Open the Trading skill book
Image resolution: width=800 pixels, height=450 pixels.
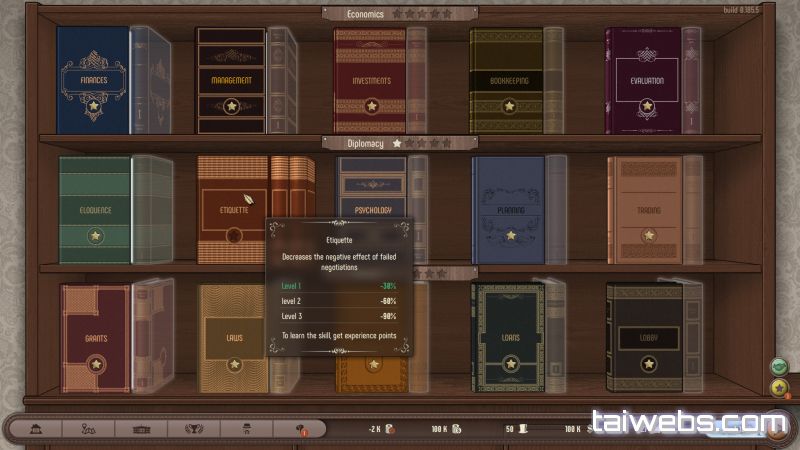pyautogui.click(x=645, y=211)
